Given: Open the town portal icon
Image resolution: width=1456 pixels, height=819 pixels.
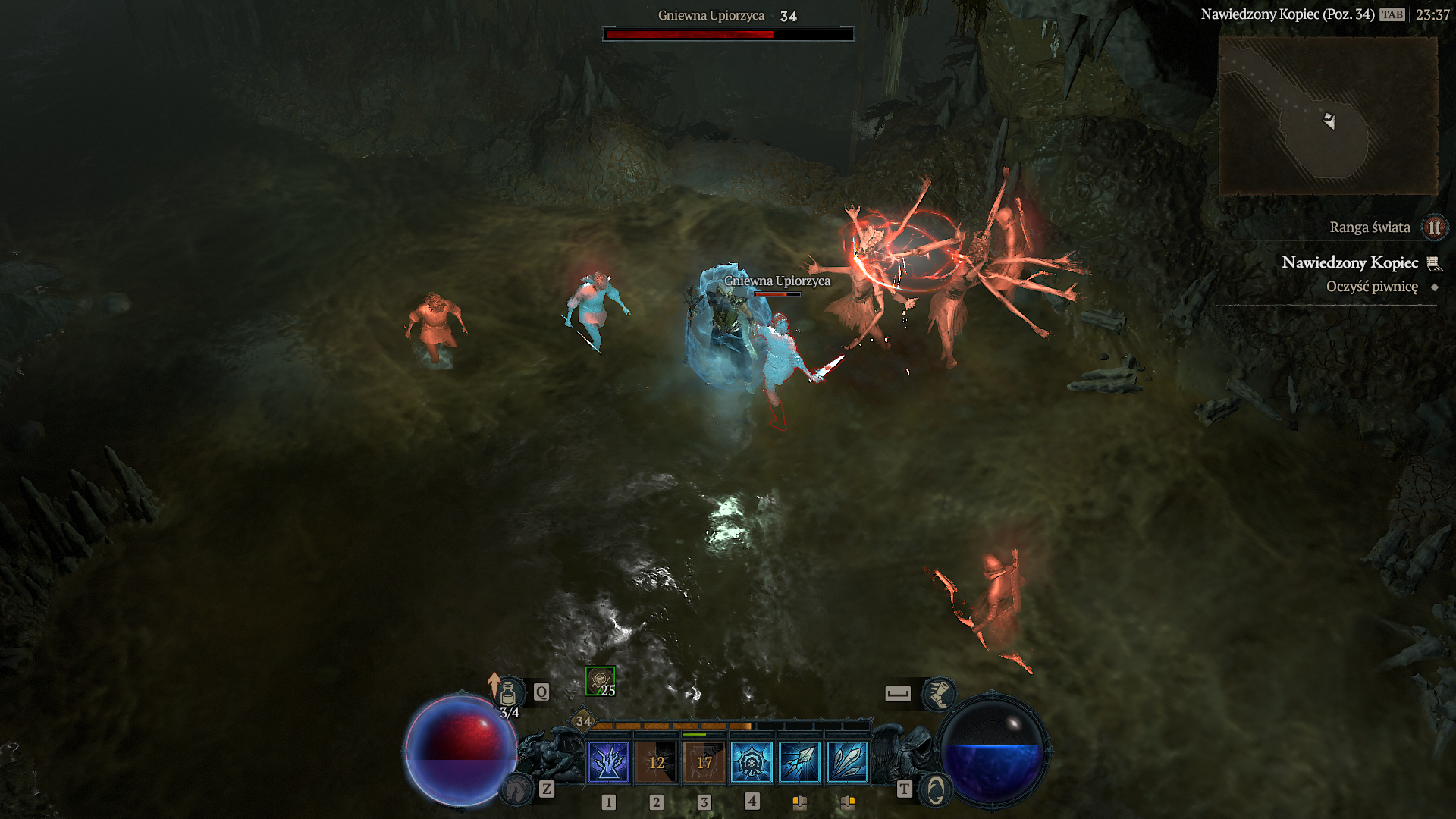Looking at the screenshot, I should 936,790.
